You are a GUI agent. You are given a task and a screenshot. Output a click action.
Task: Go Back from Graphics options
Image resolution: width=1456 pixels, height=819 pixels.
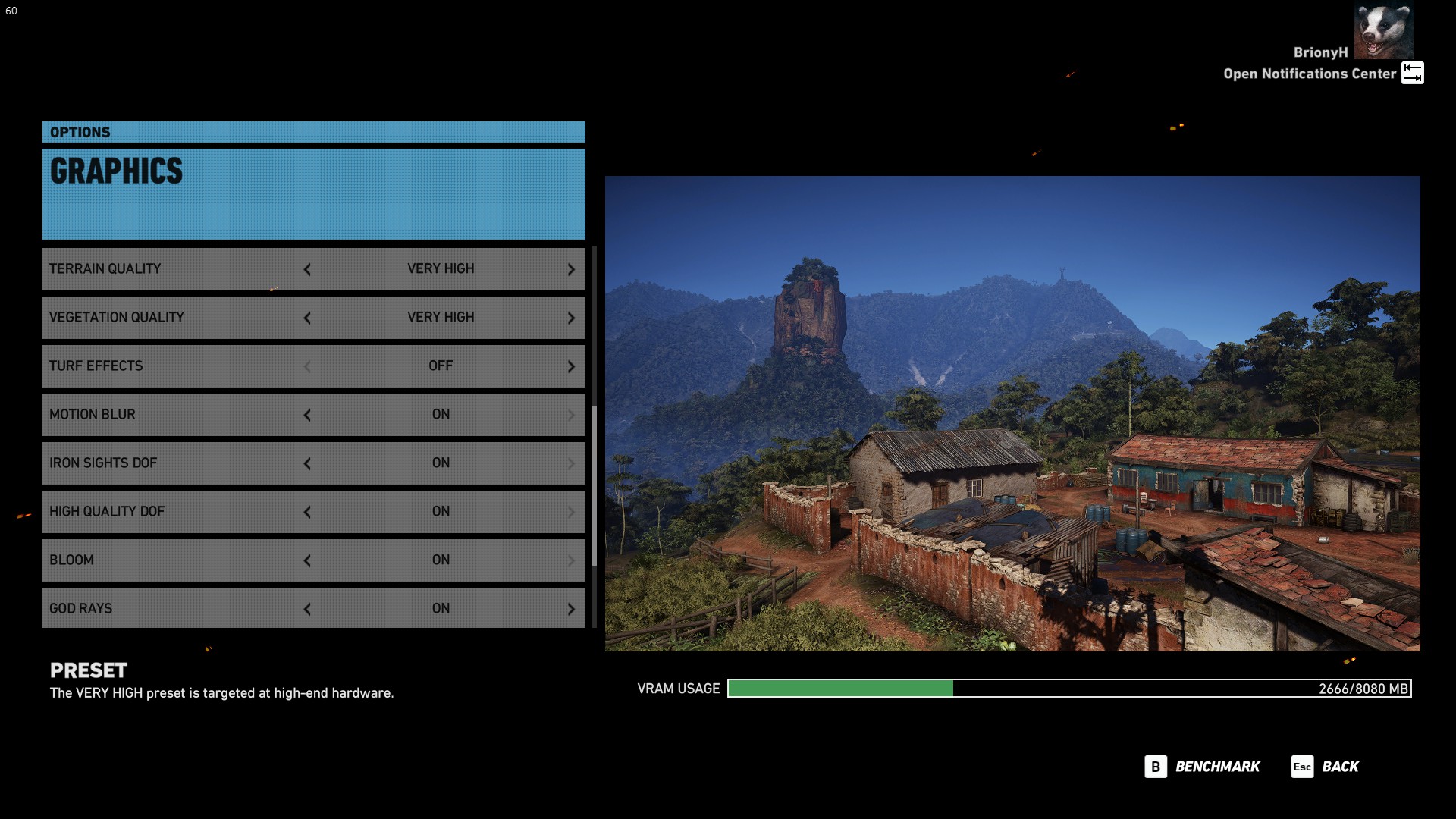click(x=1326, y=767)
